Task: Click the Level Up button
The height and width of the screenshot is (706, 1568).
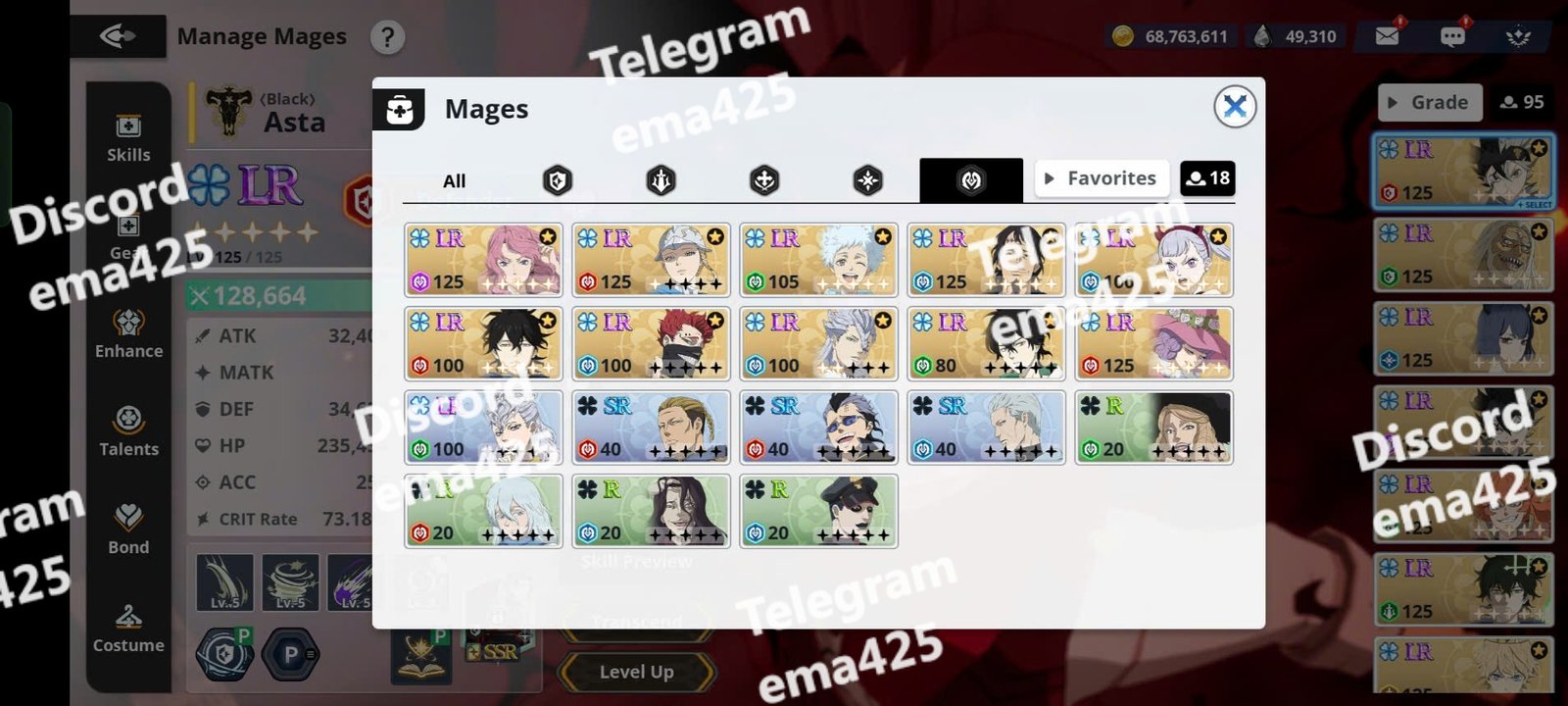Action: tap(636, 672)
